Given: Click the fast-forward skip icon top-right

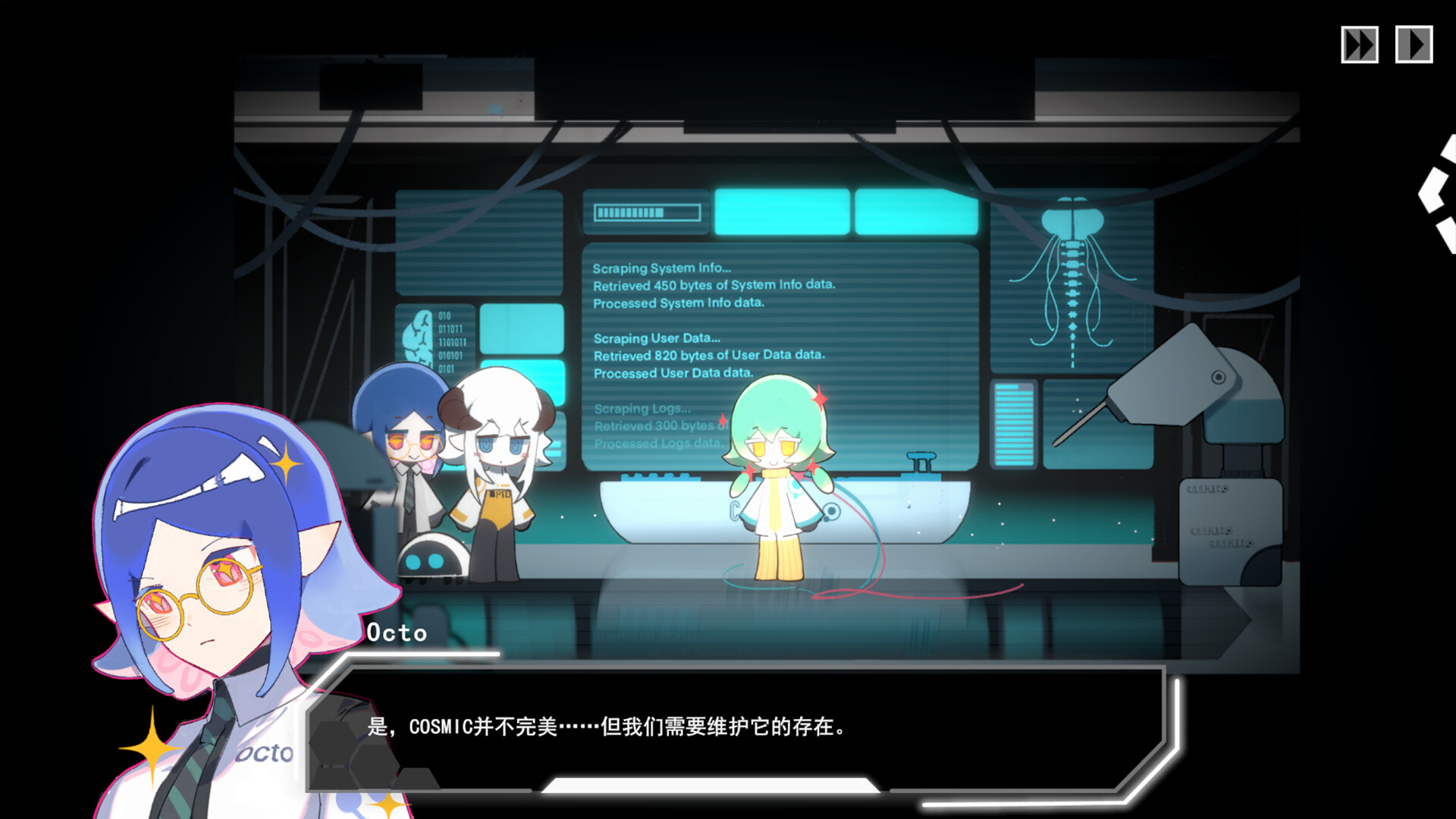Looking at the screenshot, I should (x=1359, y=45).
